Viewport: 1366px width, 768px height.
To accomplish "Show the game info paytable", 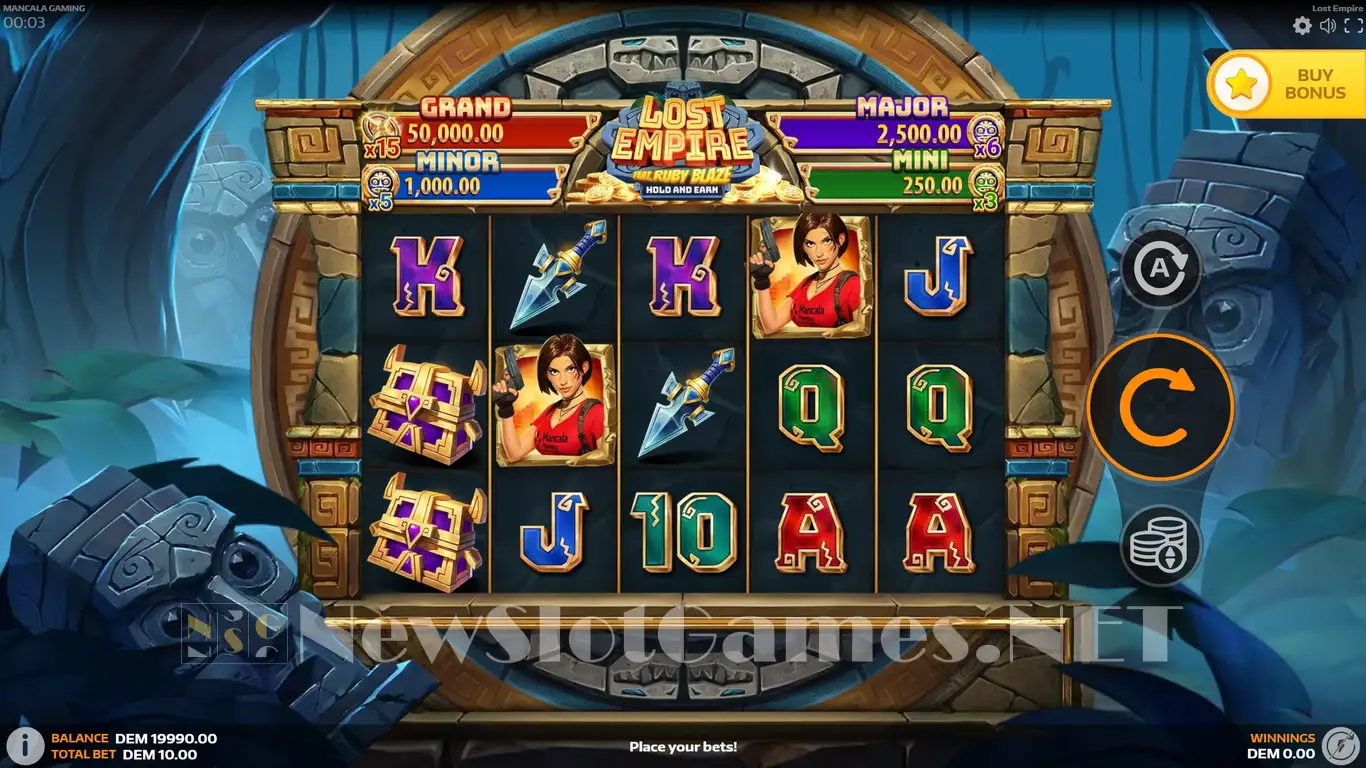I will [25, 745].
